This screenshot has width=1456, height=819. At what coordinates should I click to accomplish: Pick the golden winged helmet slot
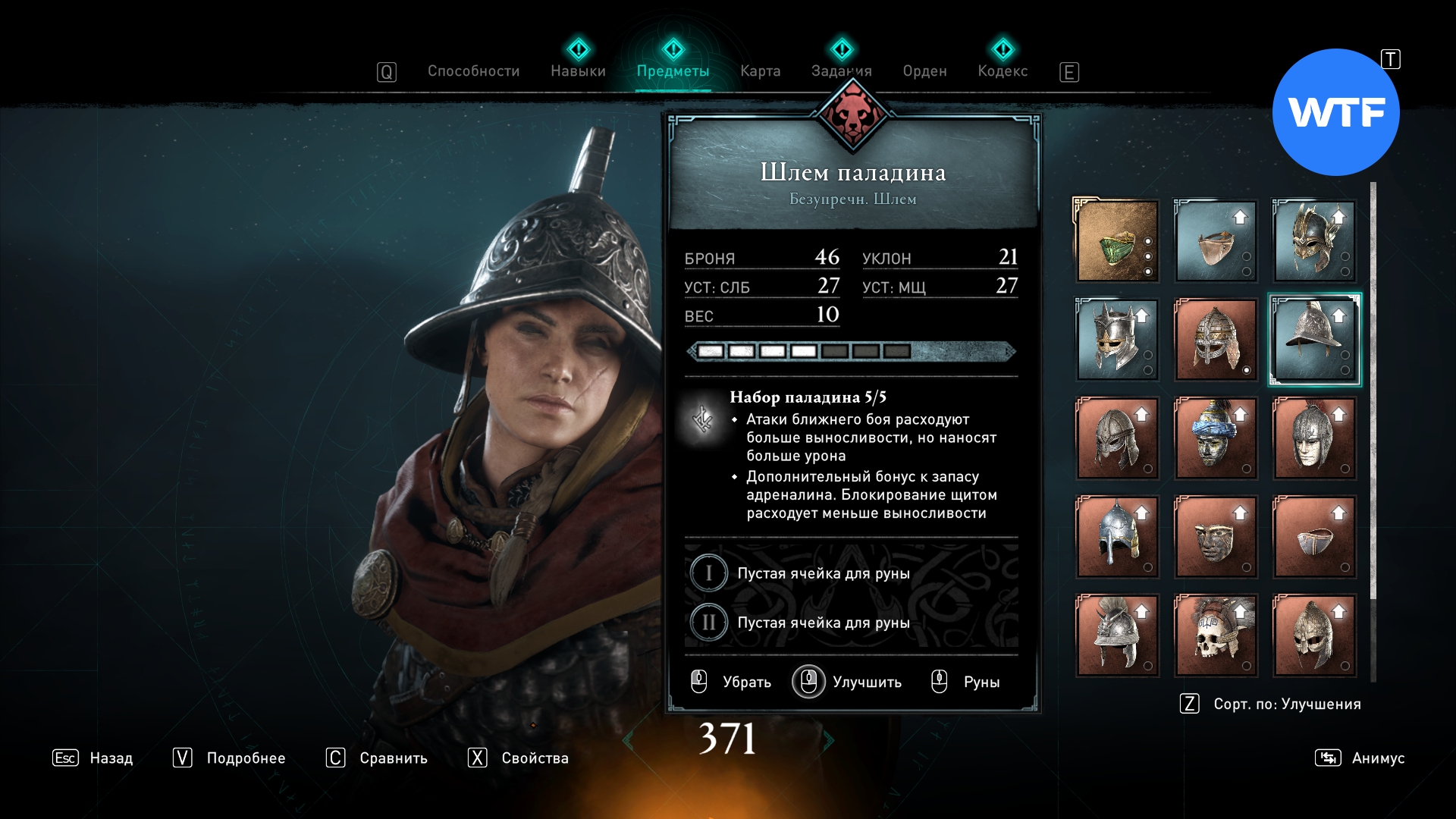pyautogui.click(x=1313, y=241)
